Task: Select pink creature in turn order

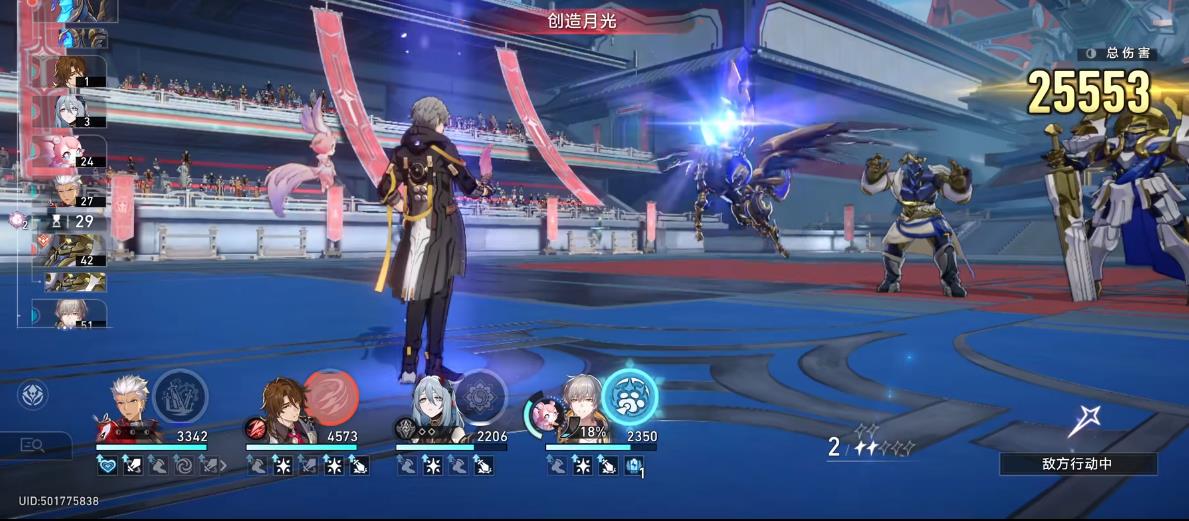Action: pyautogui.click(x=72, y=150)
